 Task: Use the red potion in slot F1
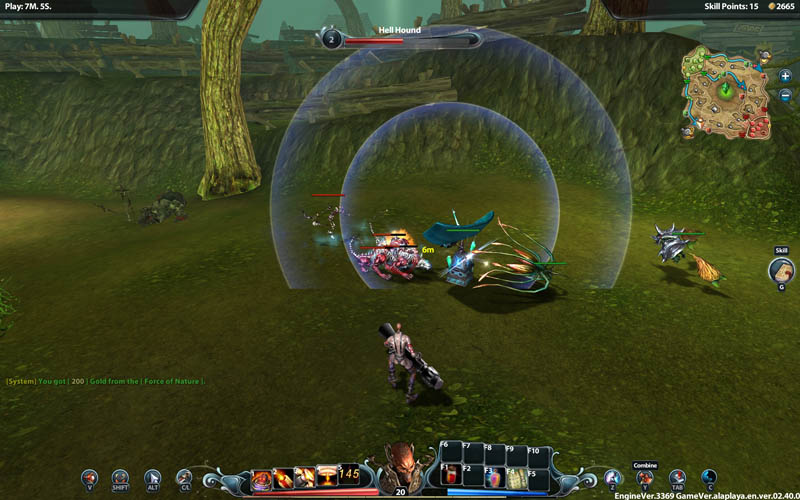coord(451,477)
